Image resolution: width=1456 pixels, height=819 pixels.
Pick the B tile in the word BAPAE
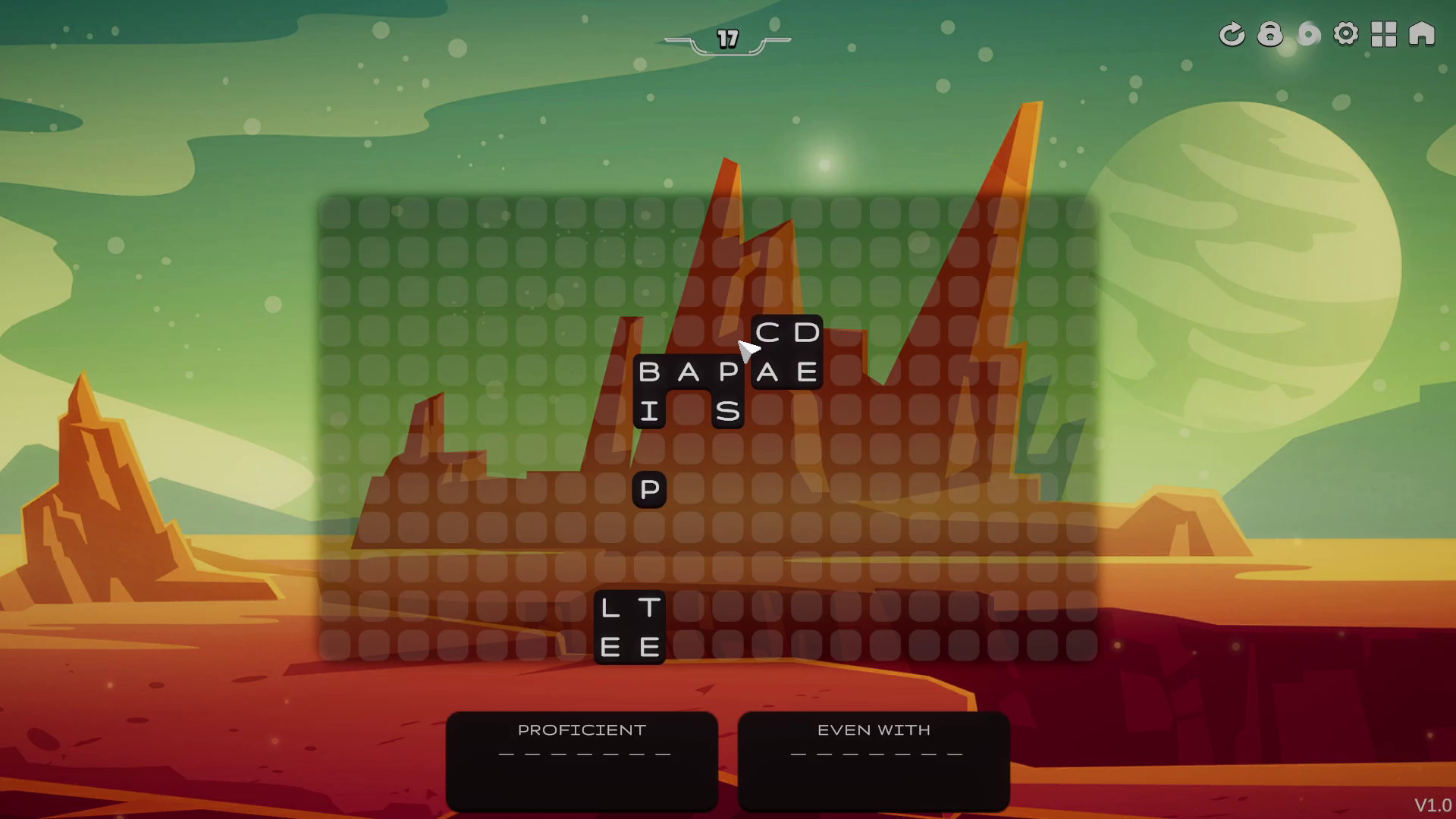648,372
